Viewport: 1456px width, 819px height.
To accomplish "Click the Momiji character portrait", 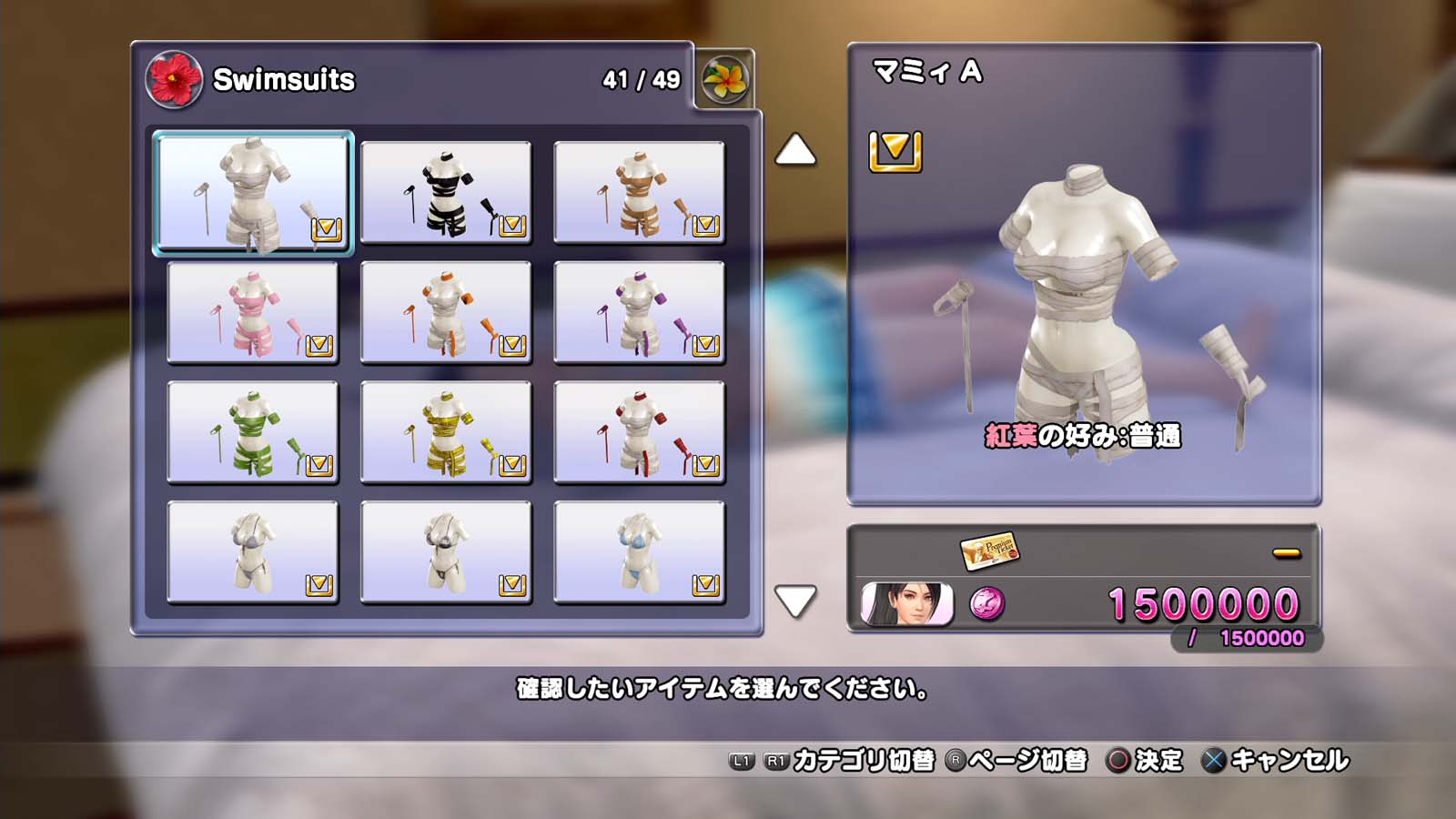I will point(906,604).
